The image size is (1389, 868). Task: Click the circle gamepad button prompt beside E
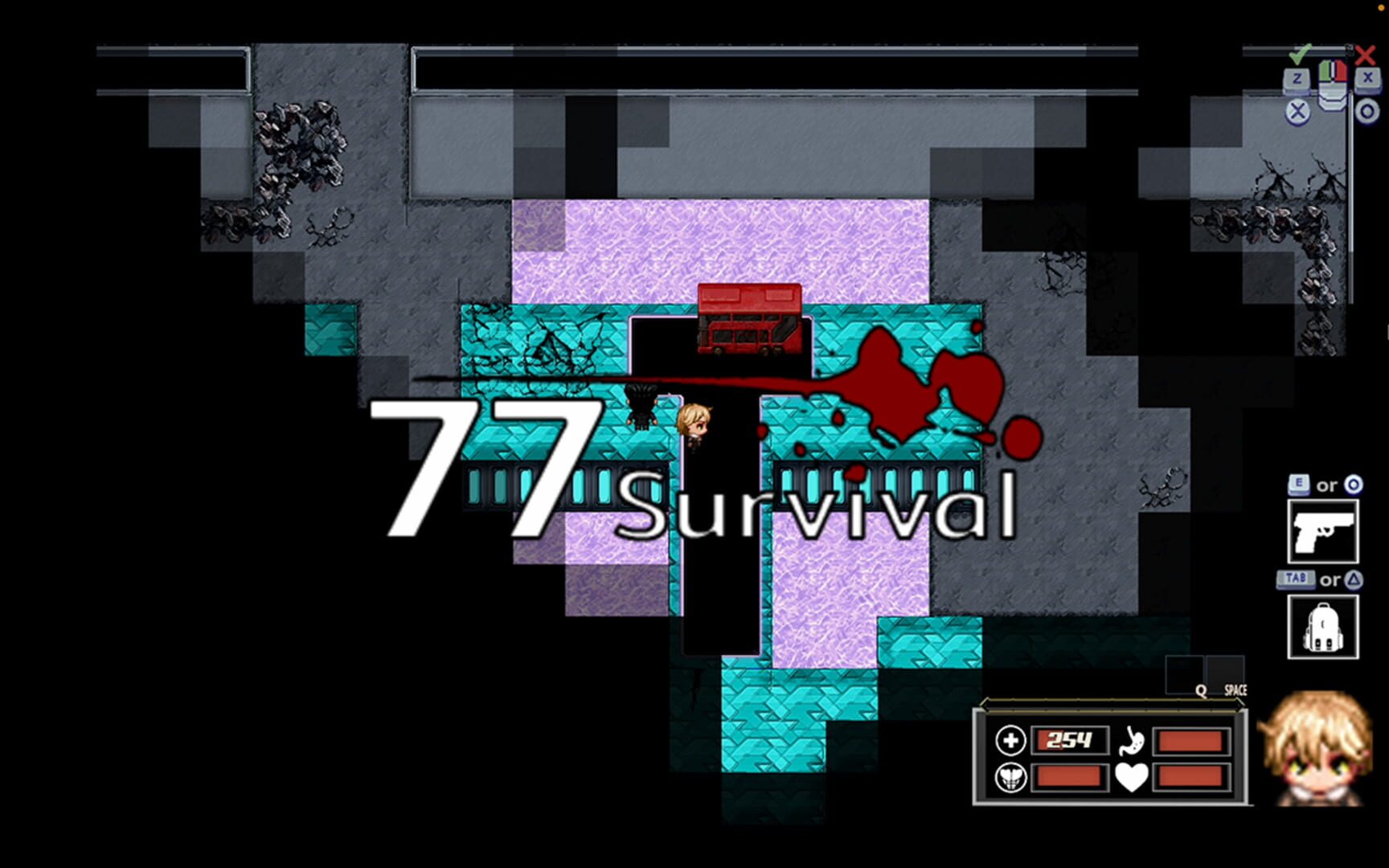(1354, 485)
